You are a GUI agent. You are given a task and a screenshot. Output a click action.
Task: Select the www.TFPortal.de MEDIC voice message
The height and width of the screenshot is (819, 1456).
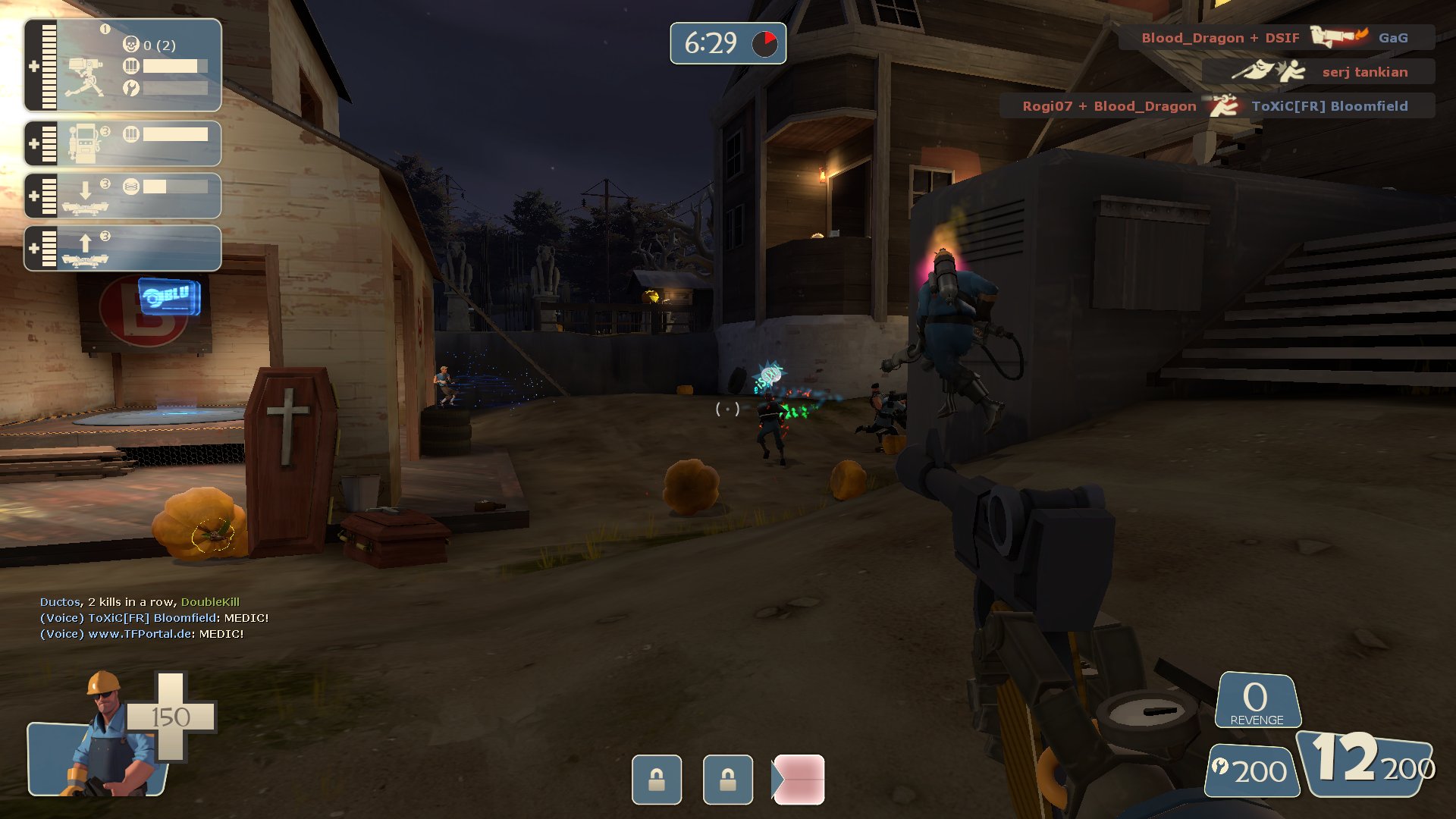tap(142, 634)
